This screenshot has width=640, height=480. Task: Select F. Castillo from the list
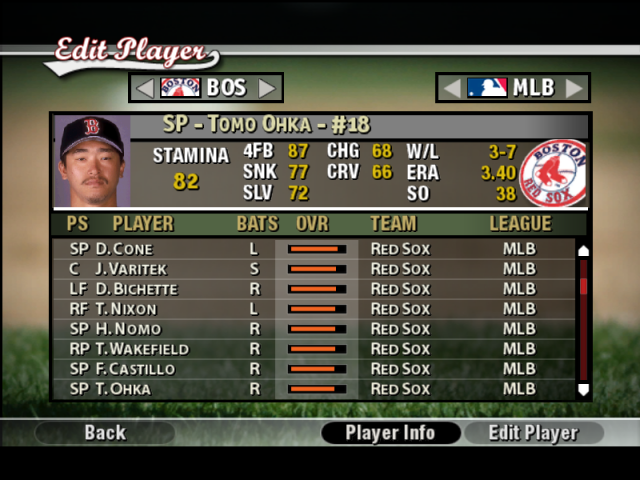[310, 369]
